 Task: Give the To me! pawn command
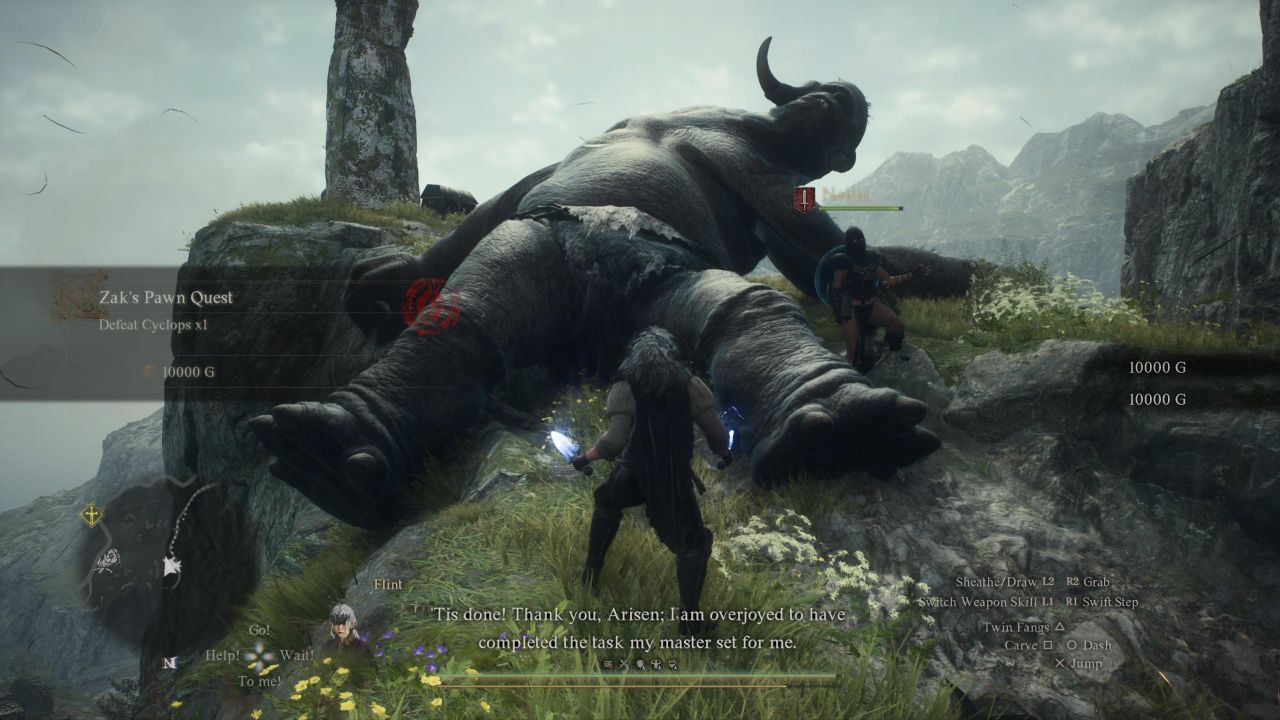click(x=258, y=681)
